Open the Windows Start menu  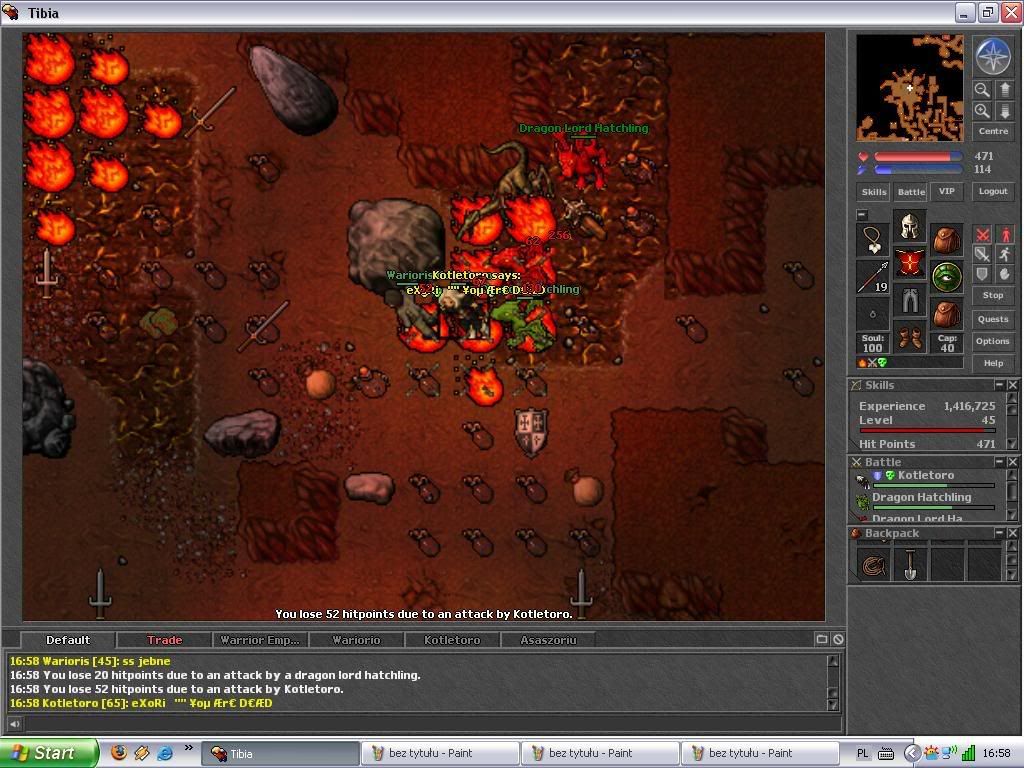(48, 753)
